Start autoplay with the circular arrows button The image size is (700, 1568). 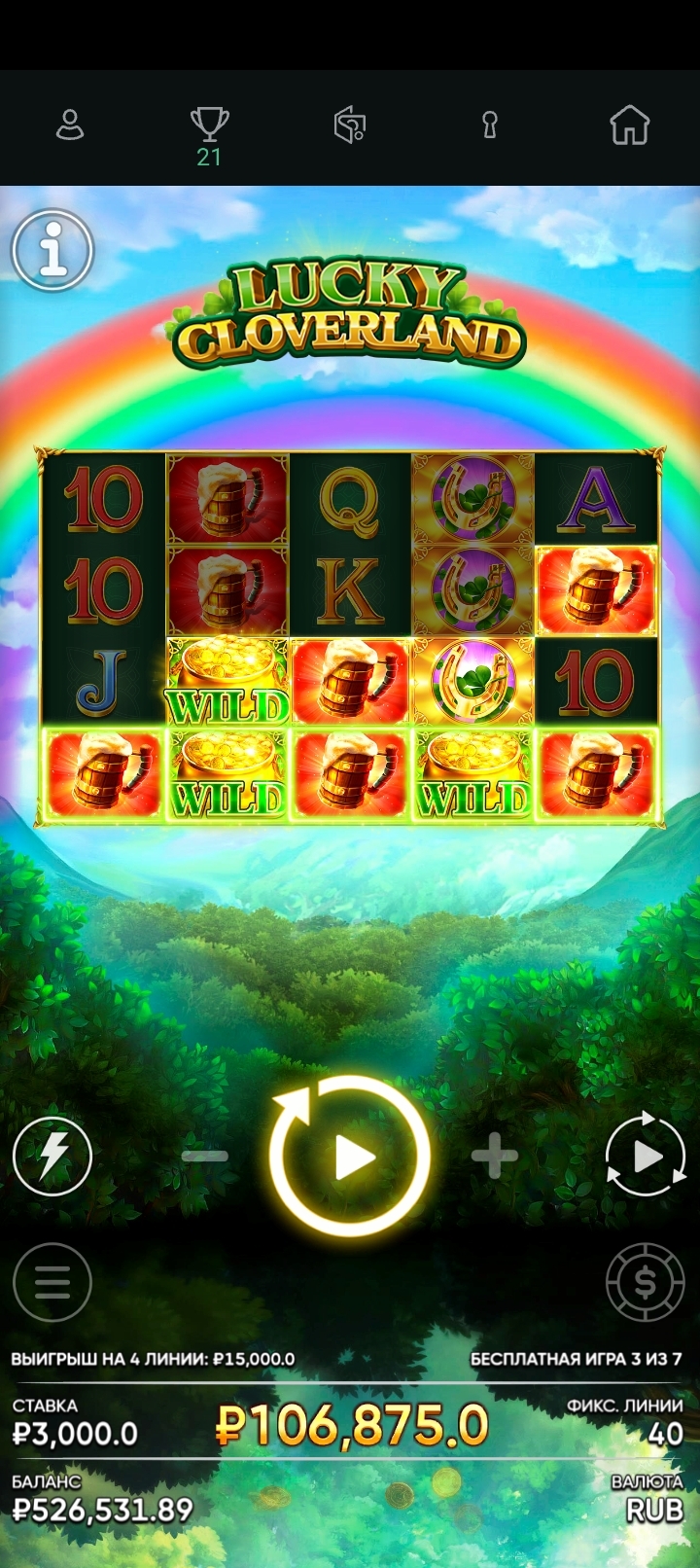click(646, 1156)
